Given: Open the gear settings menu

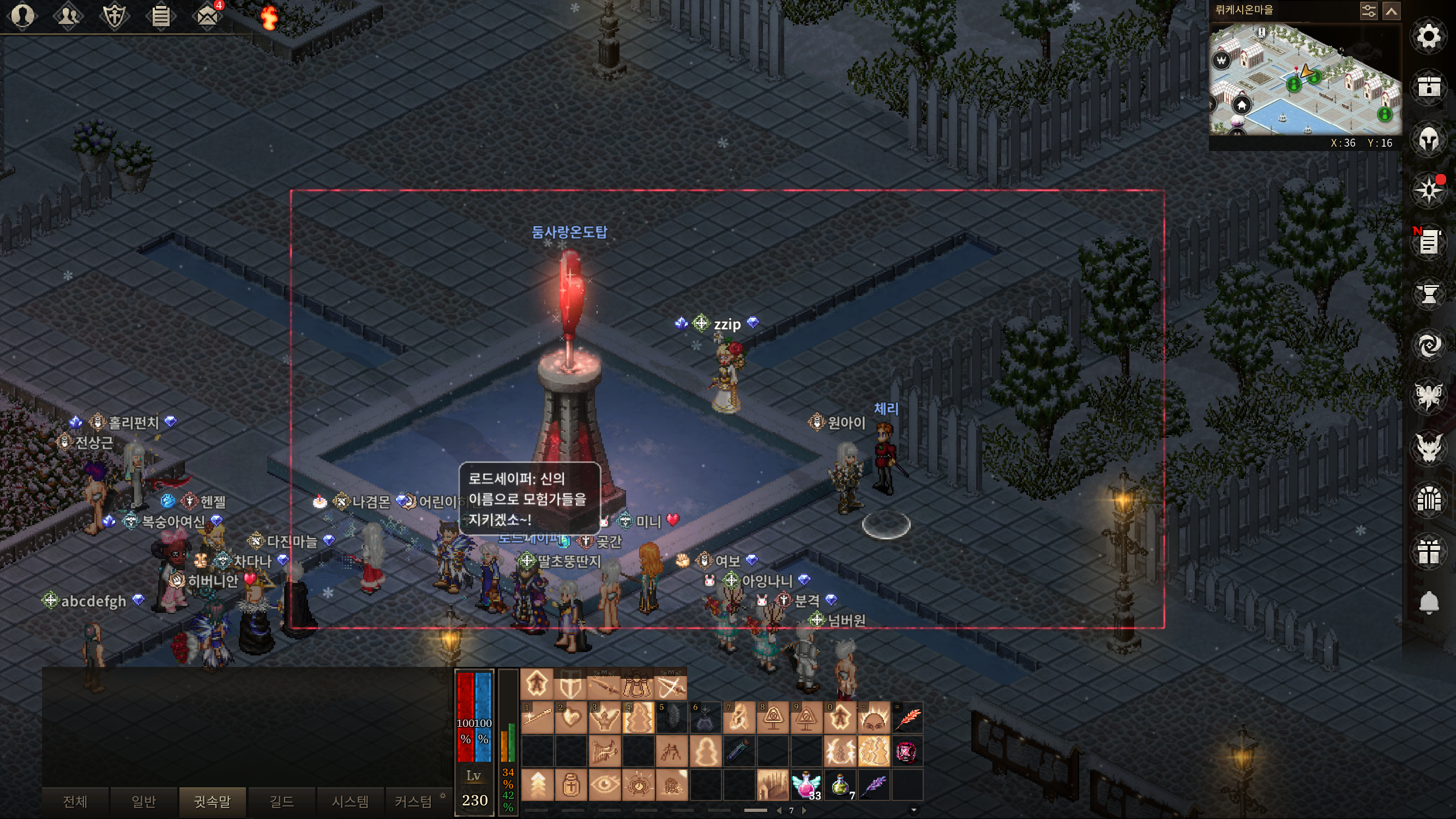Looking at the screenshot, I should [1428, 37].
